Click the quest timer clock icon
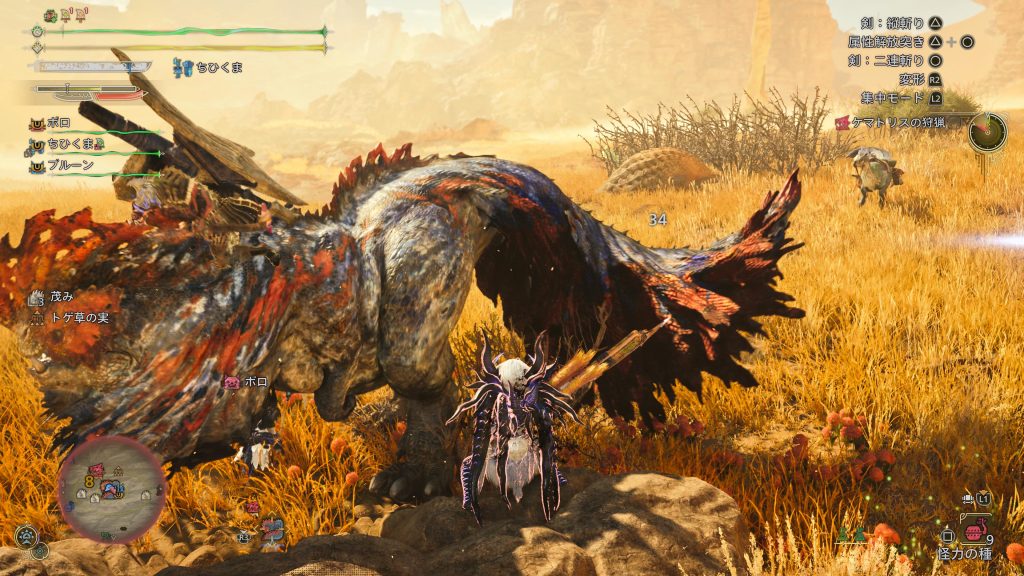This screenshot has width=1024, height=576. click(986, 131)
